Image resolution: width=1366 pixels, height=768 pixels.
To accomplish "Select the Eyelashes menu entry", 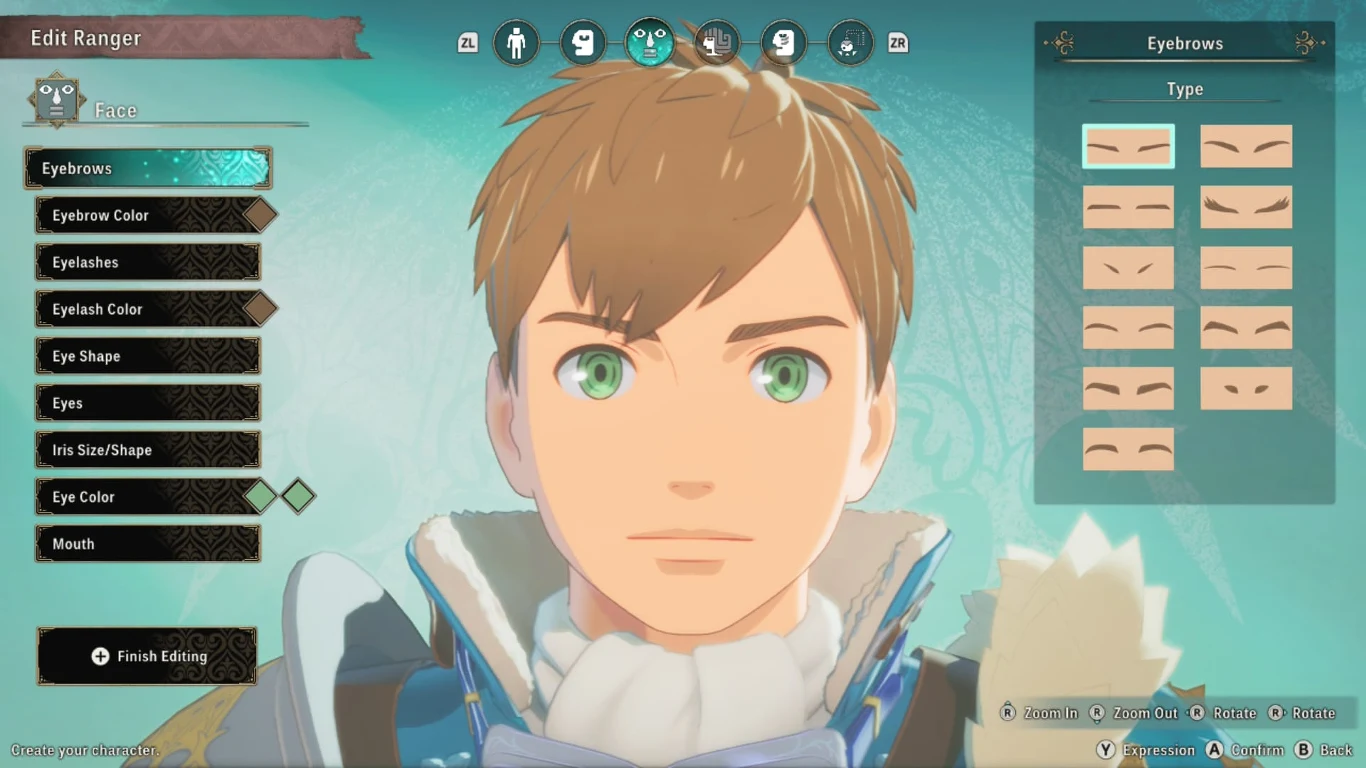I will coord(147,262).
